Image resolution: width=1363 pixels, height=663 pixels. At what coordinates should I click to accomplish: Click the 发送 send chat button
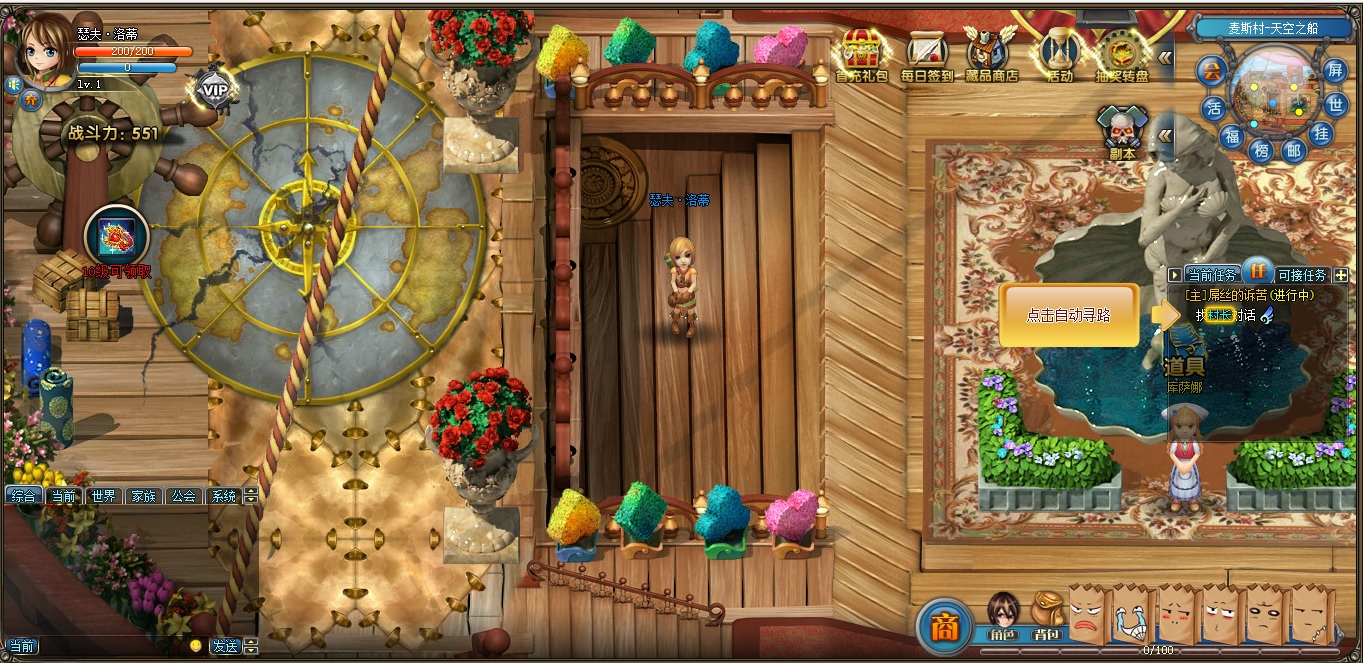(225, 646)
